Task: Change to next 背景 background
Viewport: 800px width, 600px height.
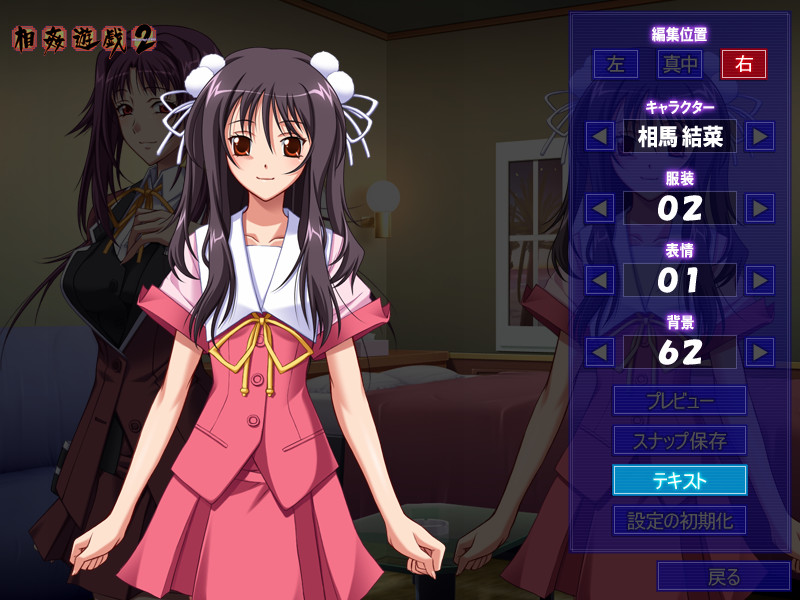Action: coord(760,352)
